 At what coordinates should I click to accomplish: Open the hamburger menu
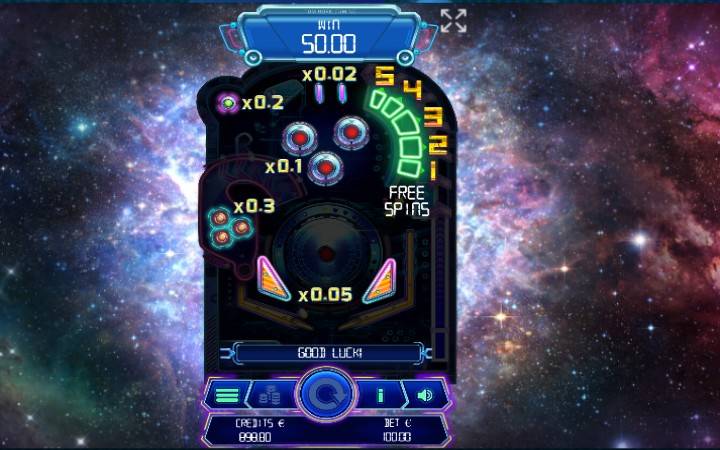[x=227, y=395]
